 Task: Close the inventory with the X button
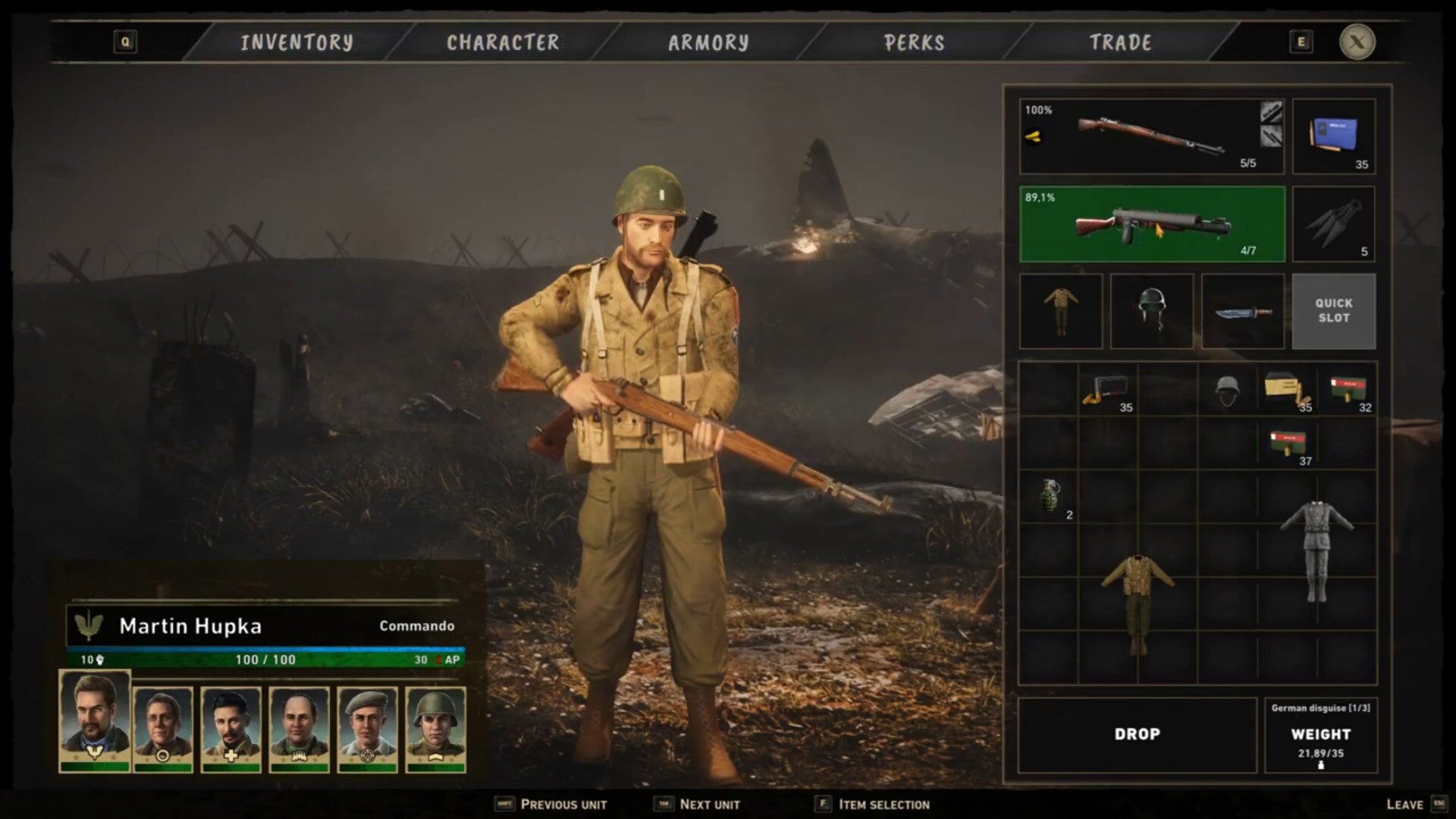1357,42
